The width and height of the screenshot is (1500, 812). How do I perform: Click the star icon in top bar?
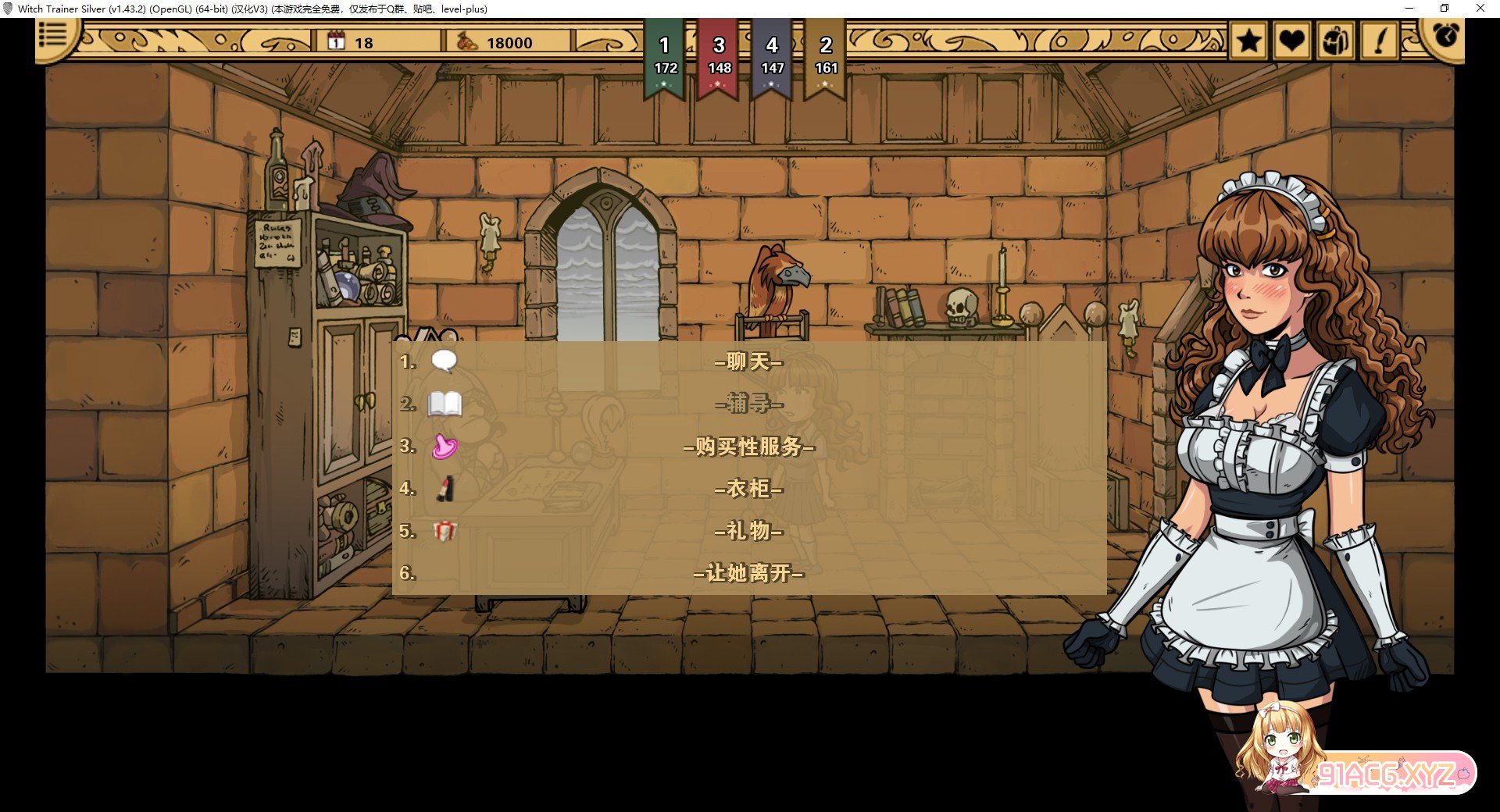click(1248, 41)
